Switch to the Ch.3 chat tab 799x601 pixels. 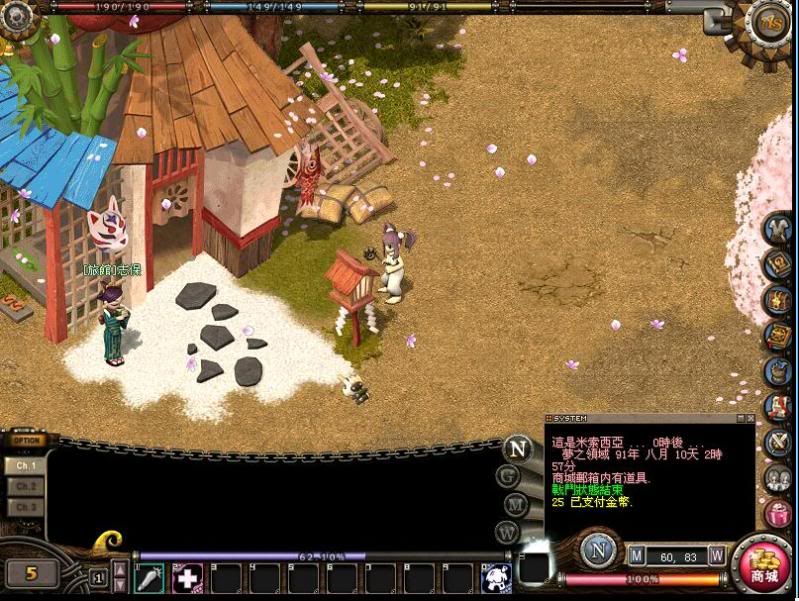point(26,507)
